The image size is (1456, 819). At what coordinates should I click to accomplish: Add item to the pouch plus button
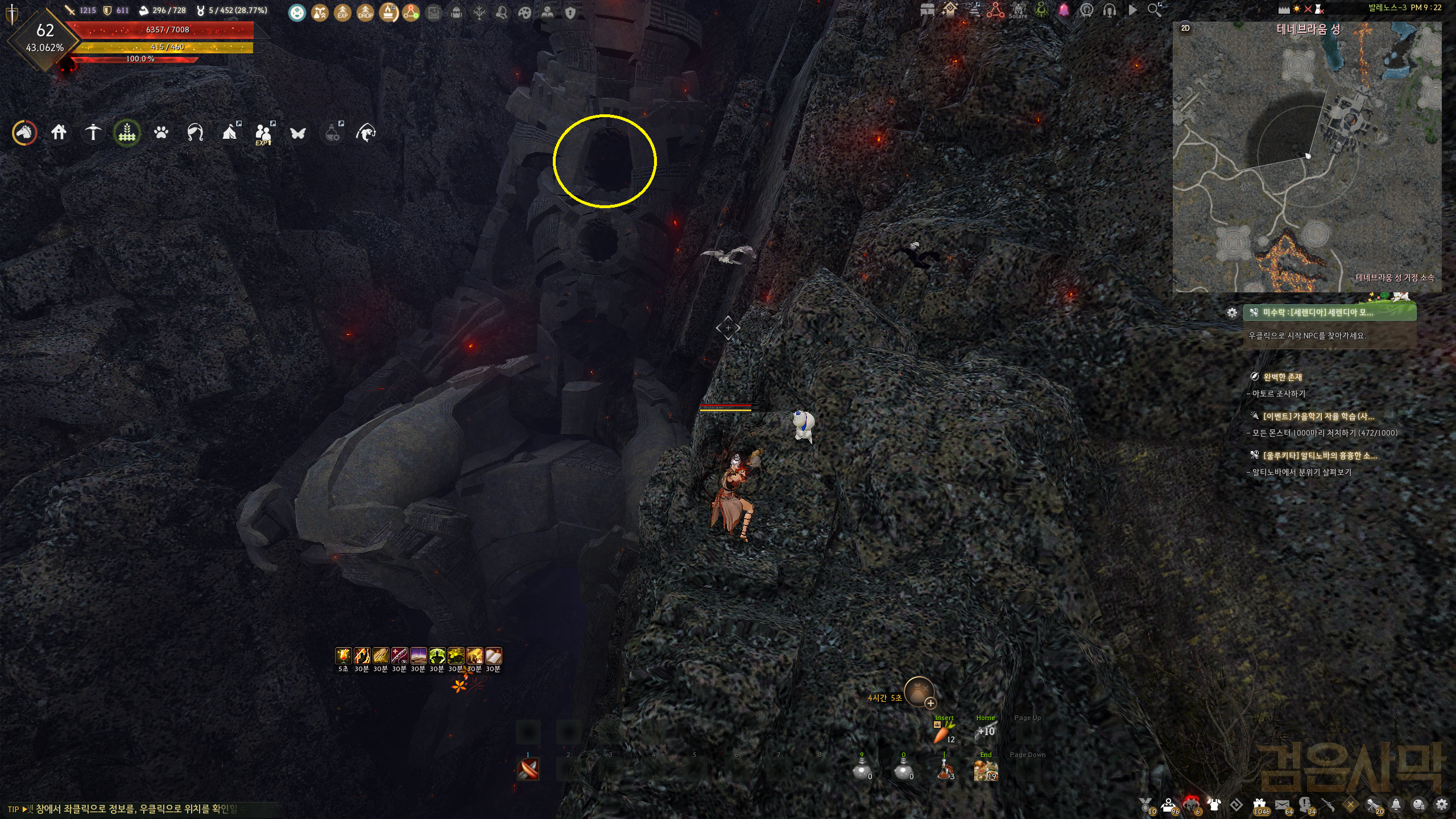[x=930, y=704]
